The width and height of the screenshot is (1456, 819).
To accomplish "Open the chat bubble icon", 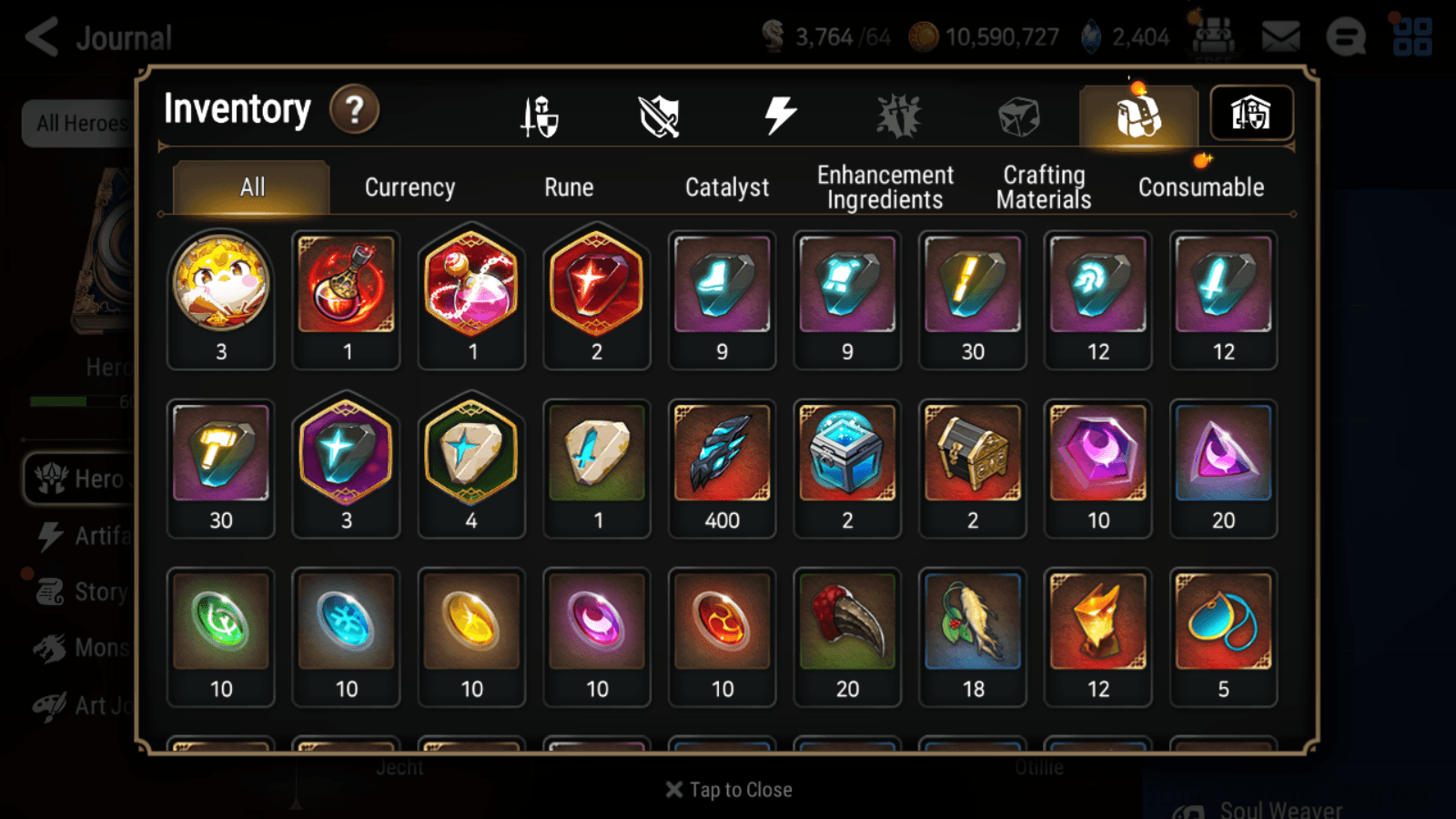I will click(1346, 38).
